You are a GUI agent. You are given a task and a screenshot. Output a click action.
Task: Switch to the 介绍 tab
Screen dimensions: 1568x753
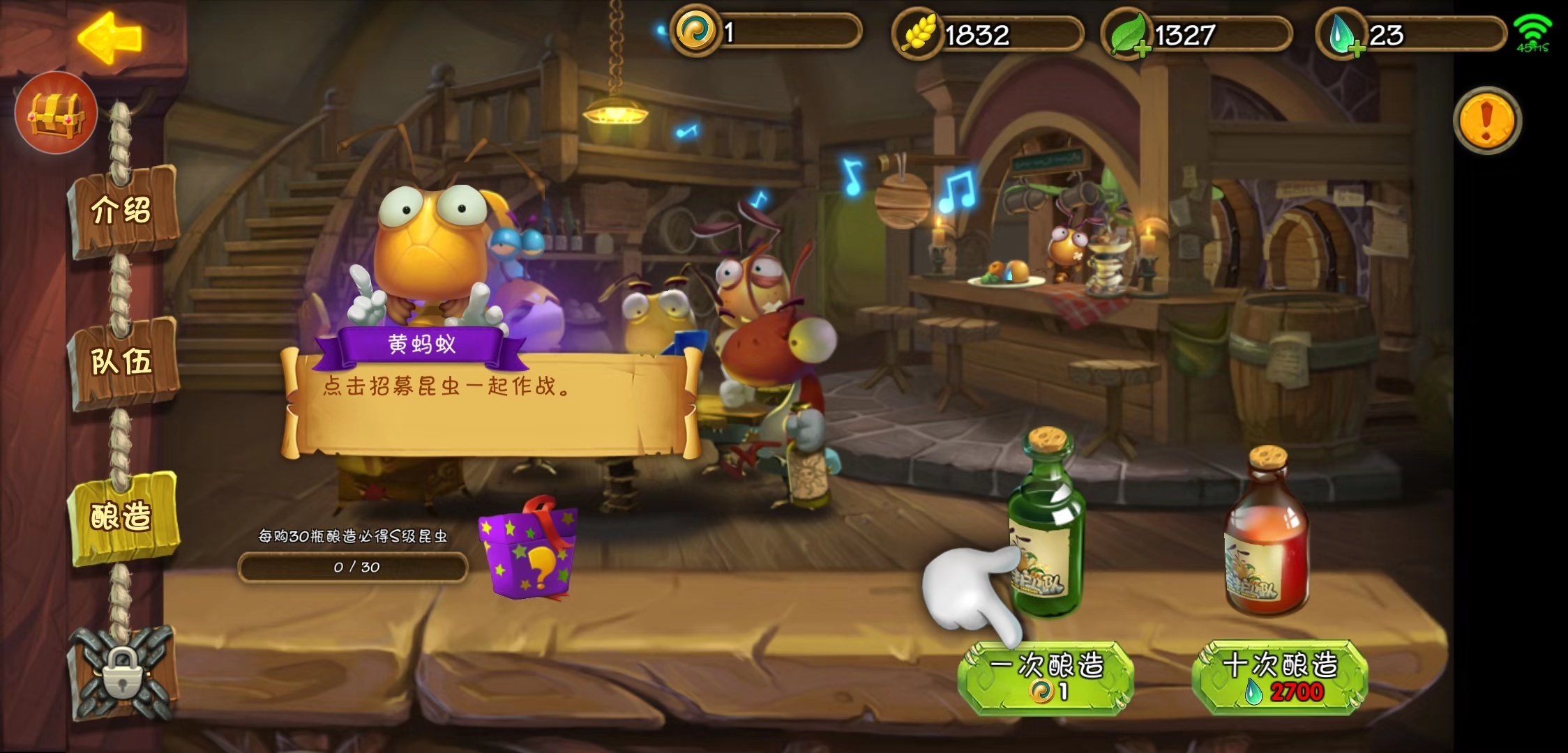pyautogui.click(x=122, y=209)
